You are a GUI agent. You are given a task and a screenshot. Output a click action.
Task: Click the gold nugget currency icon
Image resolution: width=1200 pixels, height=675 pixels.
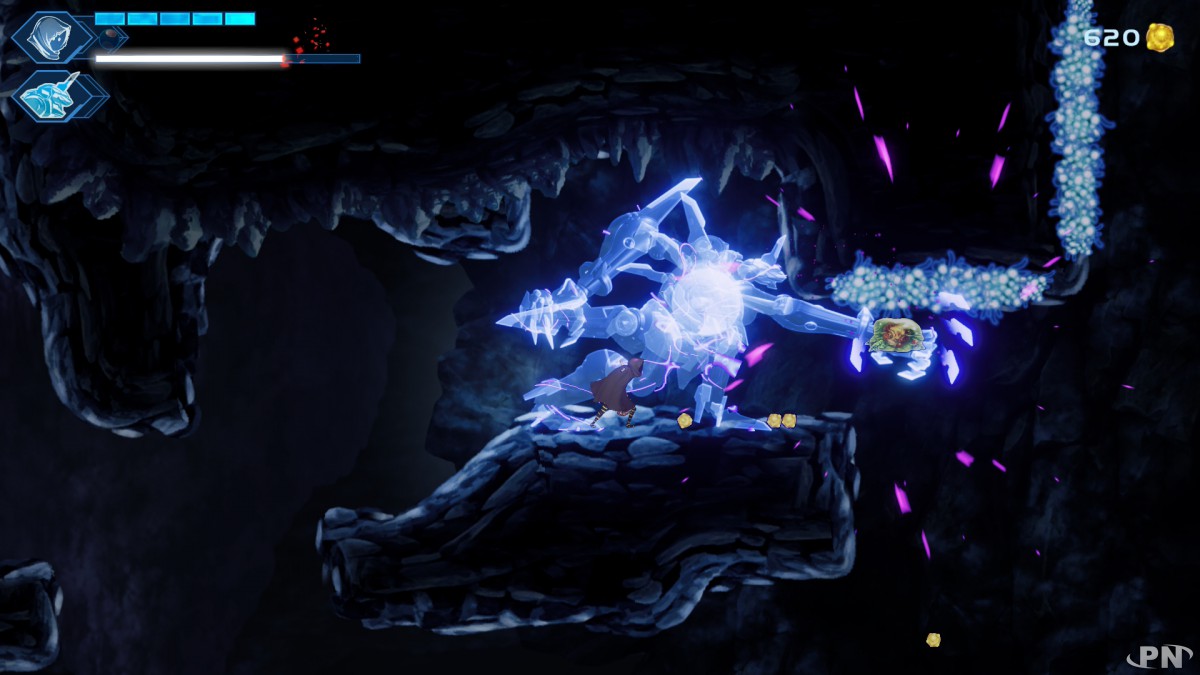(1160, 38)
